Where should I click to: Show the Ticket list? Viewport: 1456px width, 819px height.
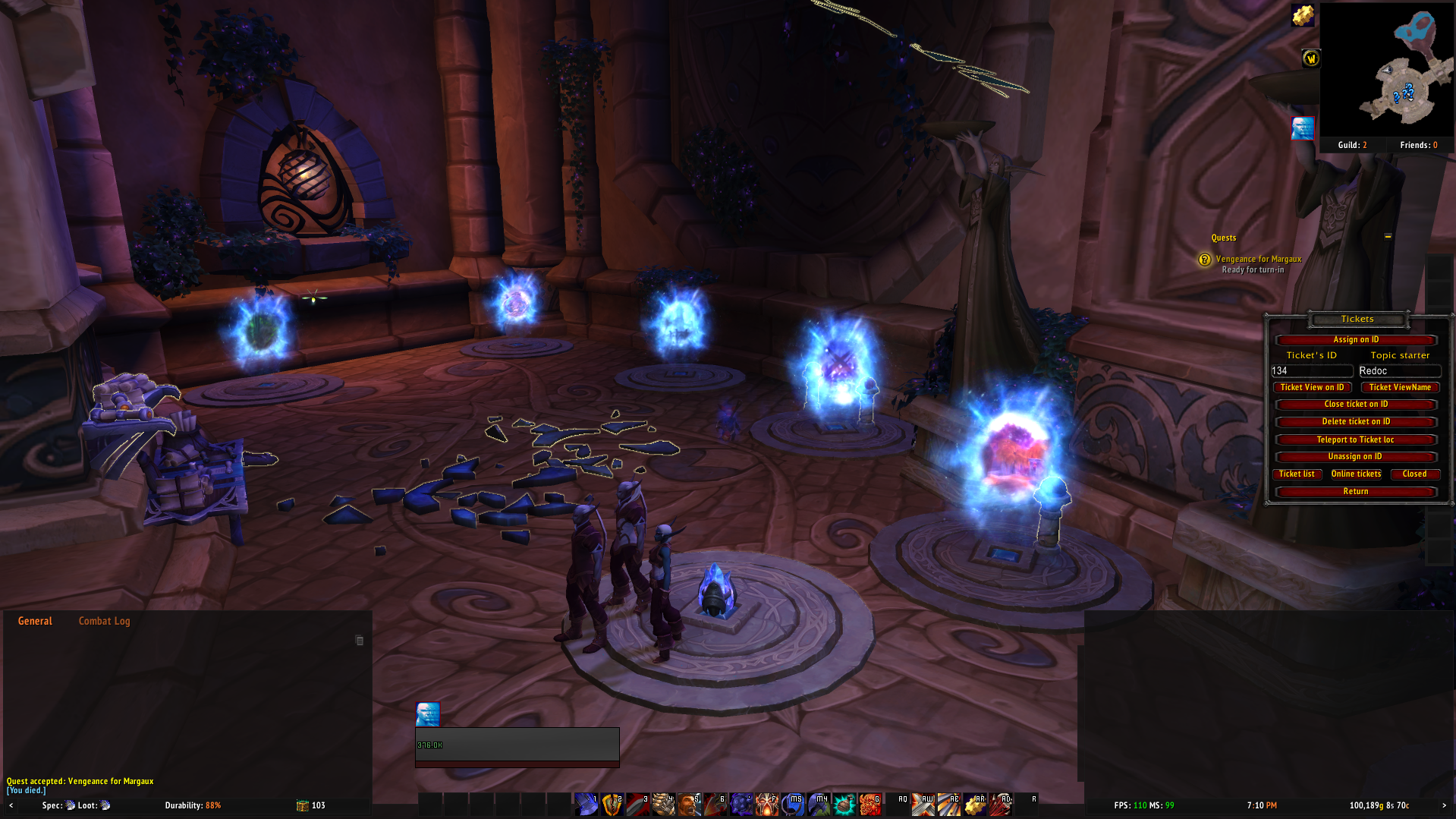coord(1297,474)
